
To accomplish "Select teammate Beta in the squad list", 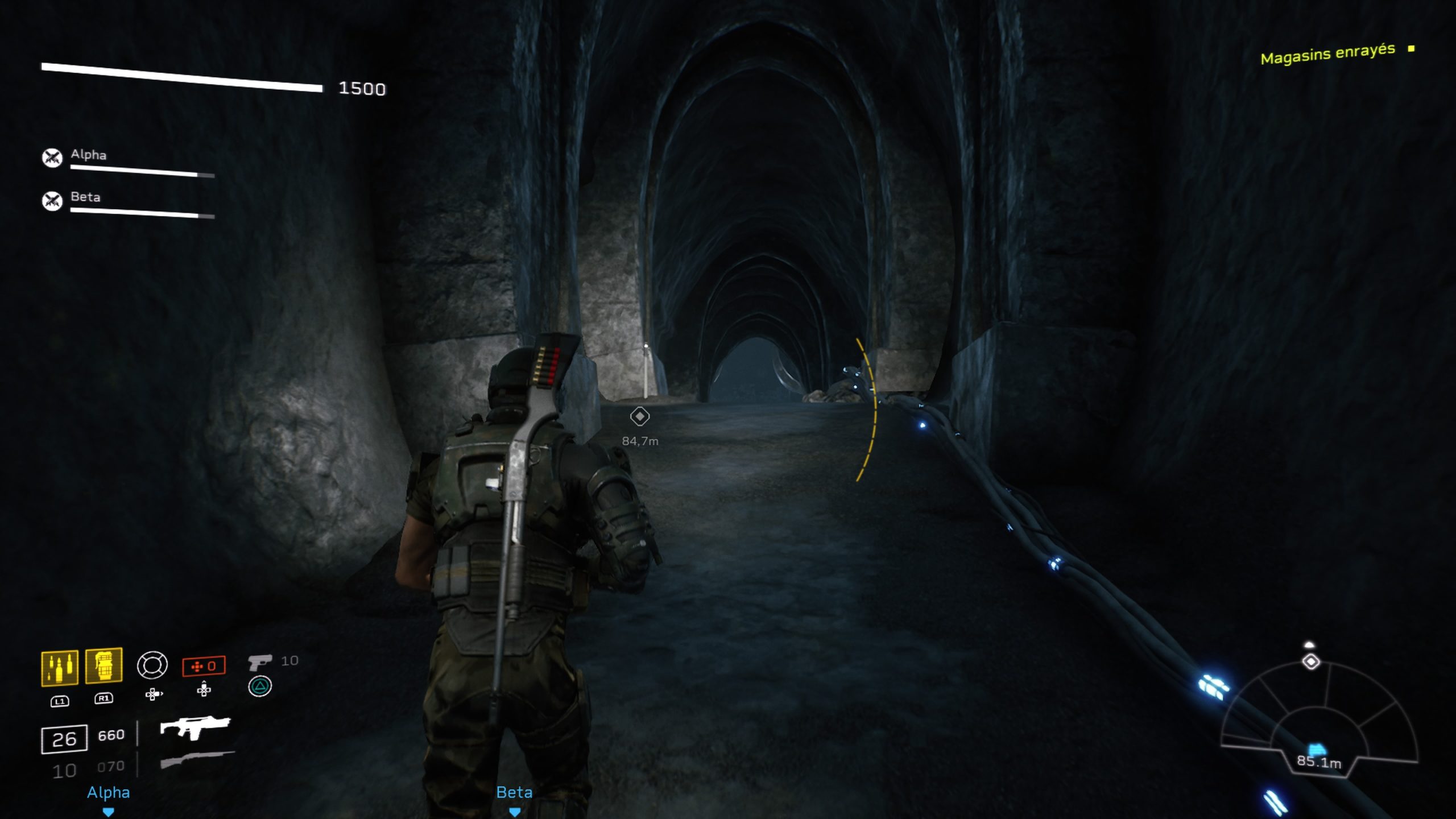I will pos(85,197).
